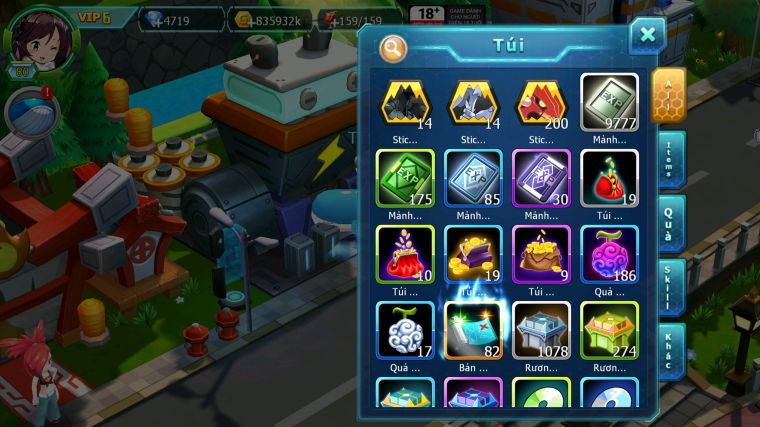
Task: Choose the blue EXP shard with 85
Action: [473, 177]
